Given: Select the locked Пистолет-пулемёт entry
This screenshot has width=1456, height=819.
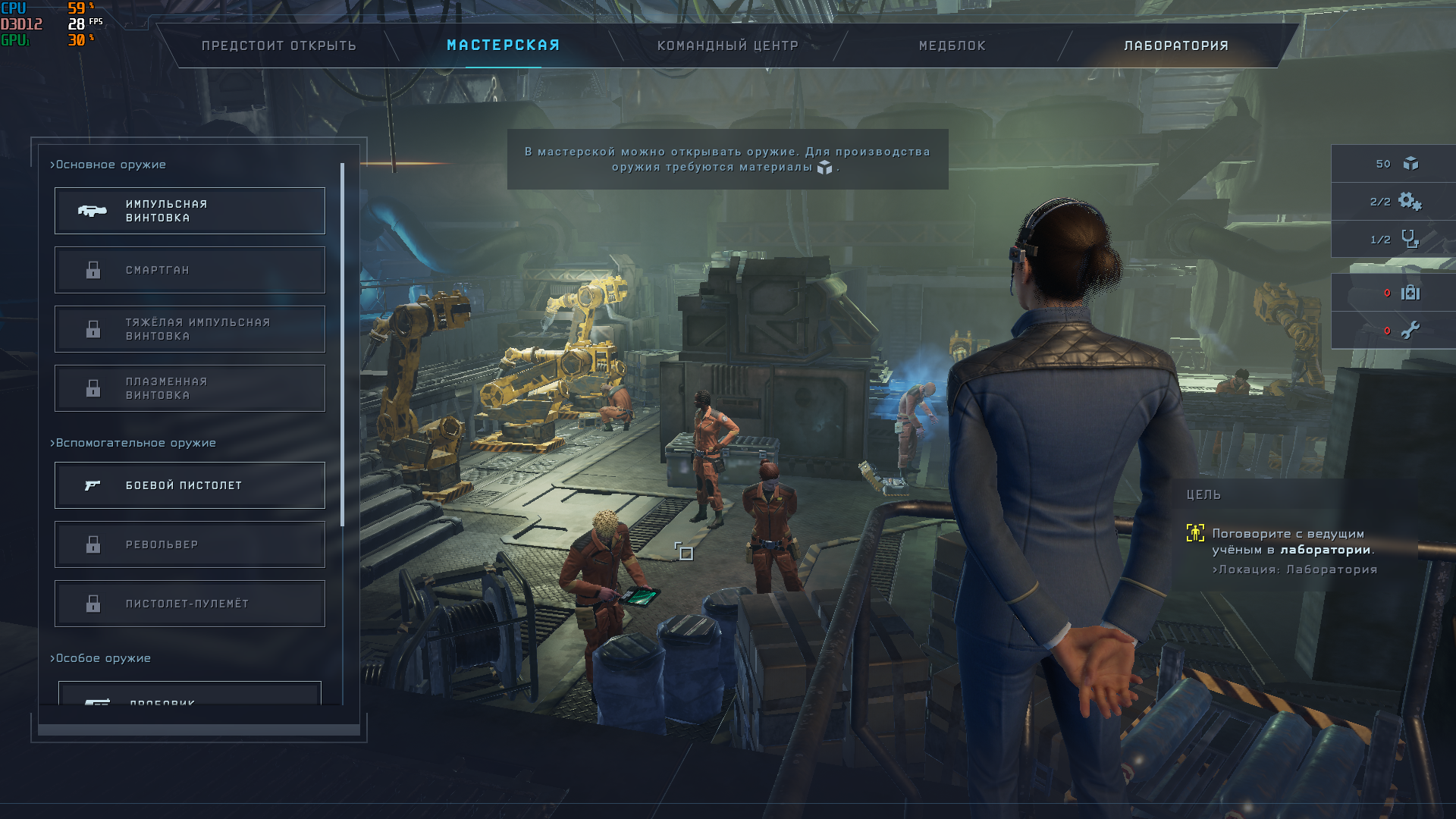Looking at the screenshot, I should pyautogui.click(x=190, y=604).
